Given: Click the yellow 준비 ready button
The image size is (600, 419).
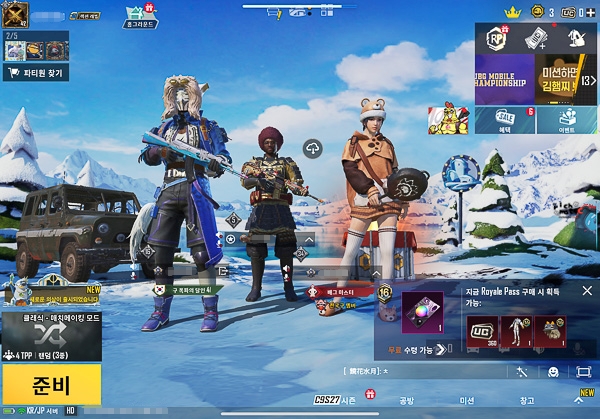Looking at the screenshot, I should pos(51,384).
